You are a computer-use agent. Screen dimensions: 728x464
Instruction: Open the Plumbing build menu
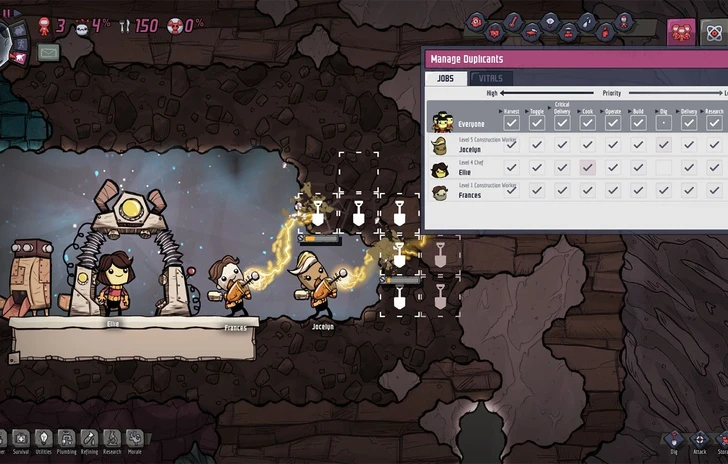(66, 438)
